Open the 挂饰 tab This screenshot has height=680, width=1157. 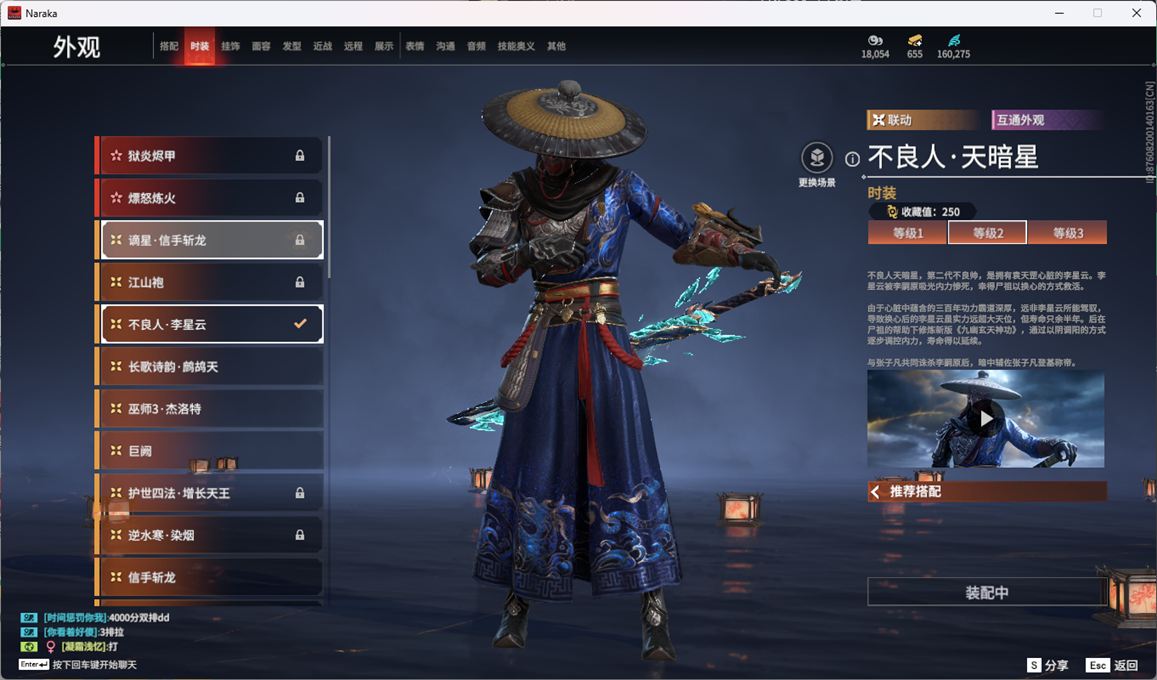(230, 46)
